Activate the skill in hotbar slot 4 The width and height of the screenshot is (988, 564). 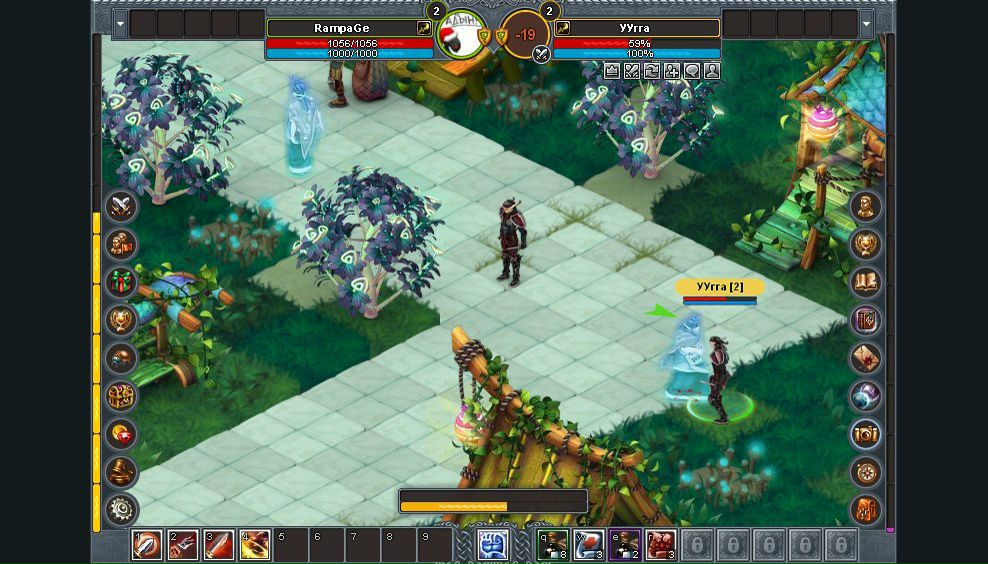click(x=254, y=545)
